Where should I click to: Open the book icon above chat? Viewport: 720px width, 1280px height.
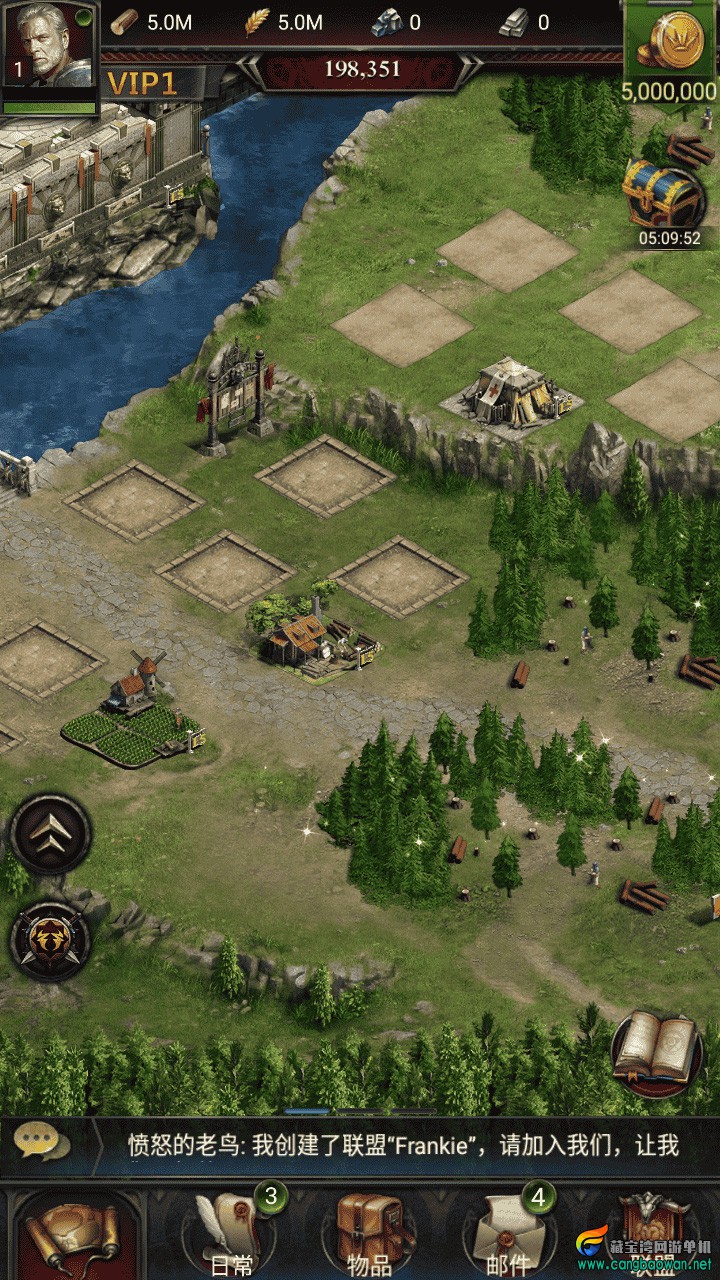[x=656, y=1050]
